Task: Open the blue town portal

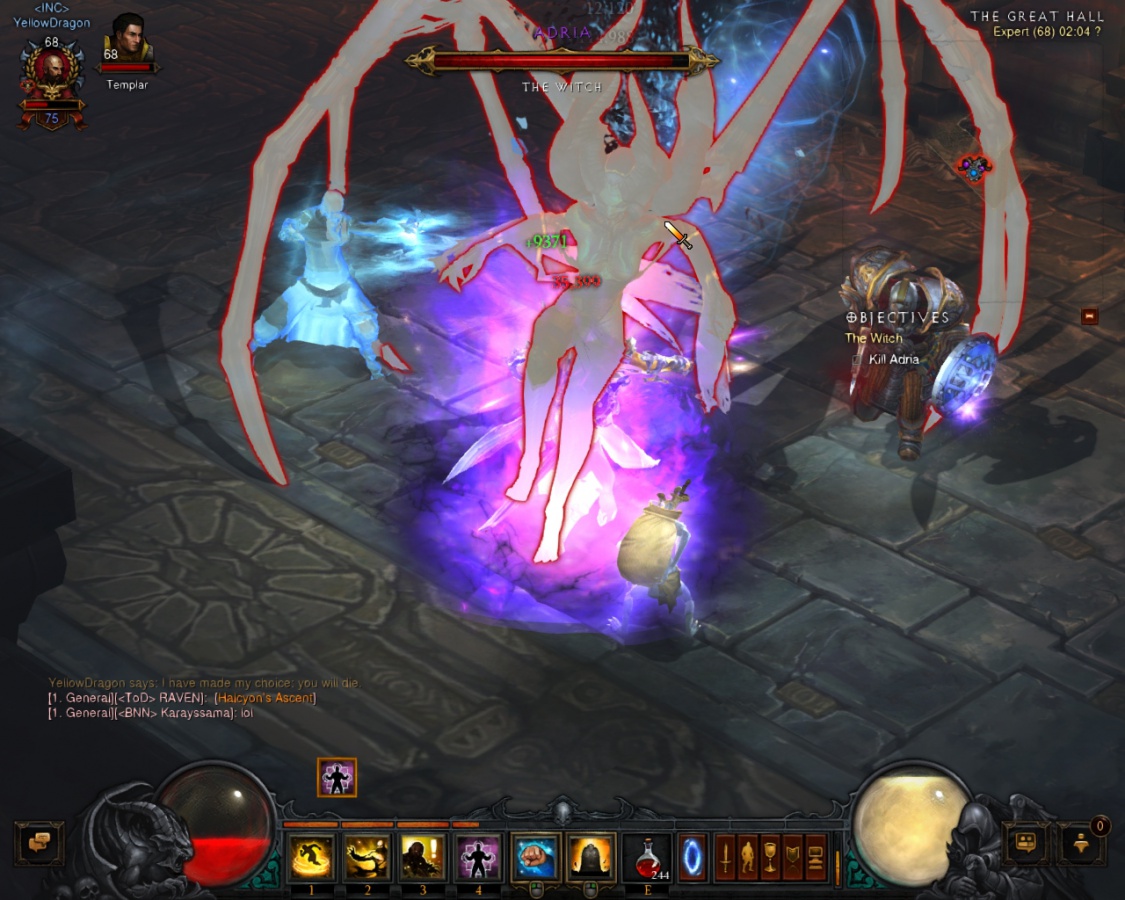Action: 692,857
